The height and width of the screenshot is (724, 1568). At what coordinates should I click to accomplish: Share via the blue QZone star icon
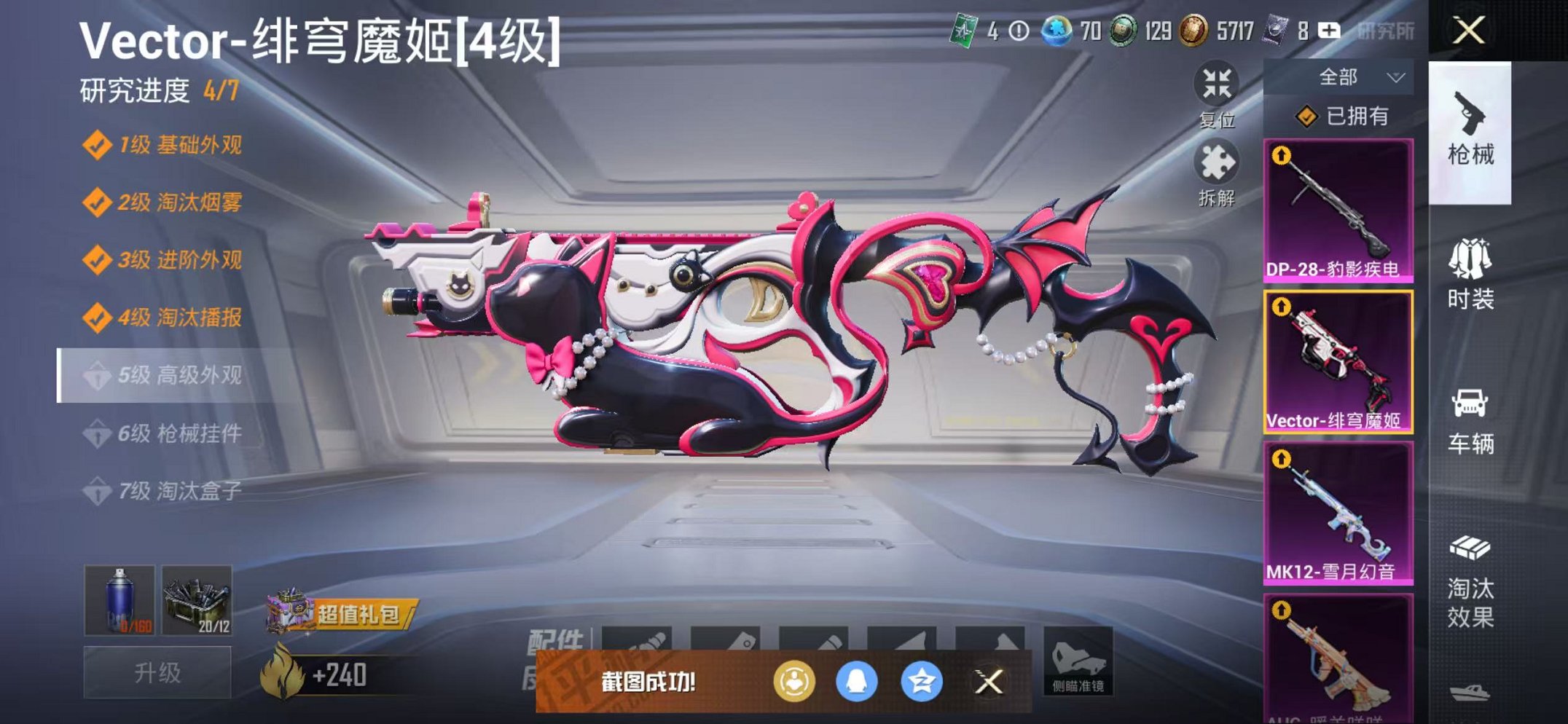(x=922, y=682)
